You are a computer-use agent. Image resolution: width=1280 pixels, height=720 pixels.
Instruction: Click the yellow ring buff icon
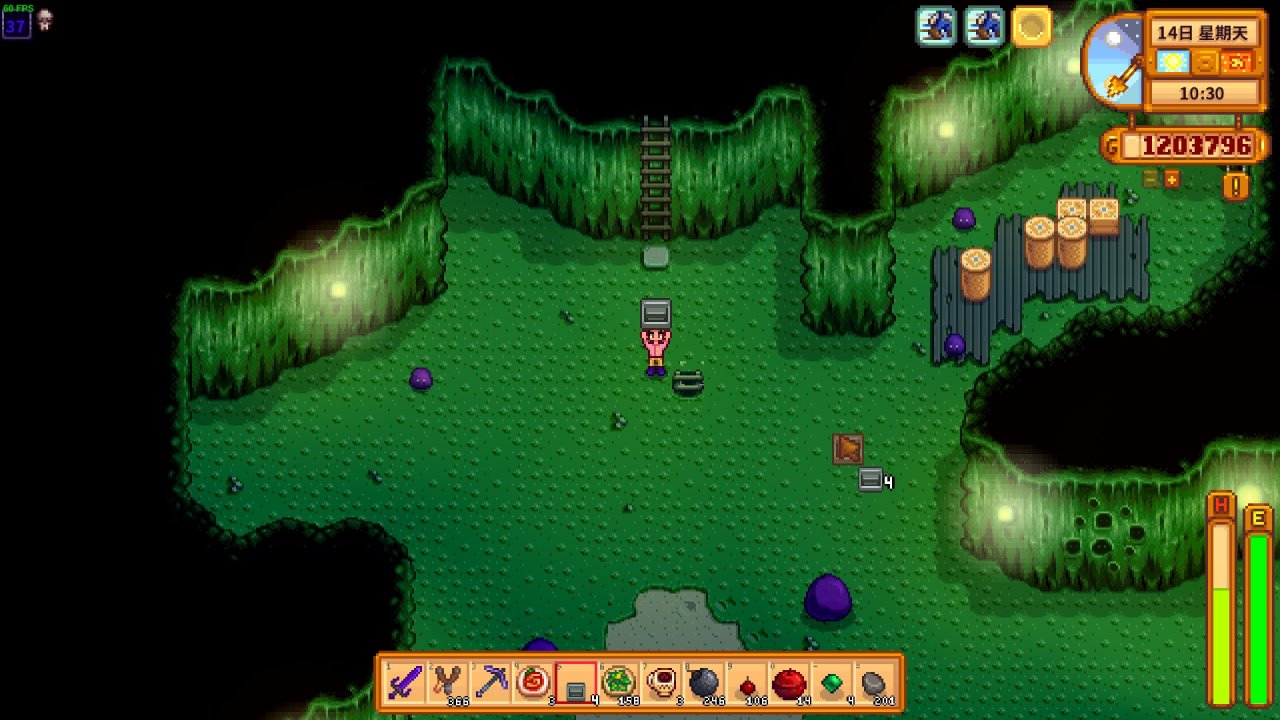pyautogui.click(x=1031, y=27)
